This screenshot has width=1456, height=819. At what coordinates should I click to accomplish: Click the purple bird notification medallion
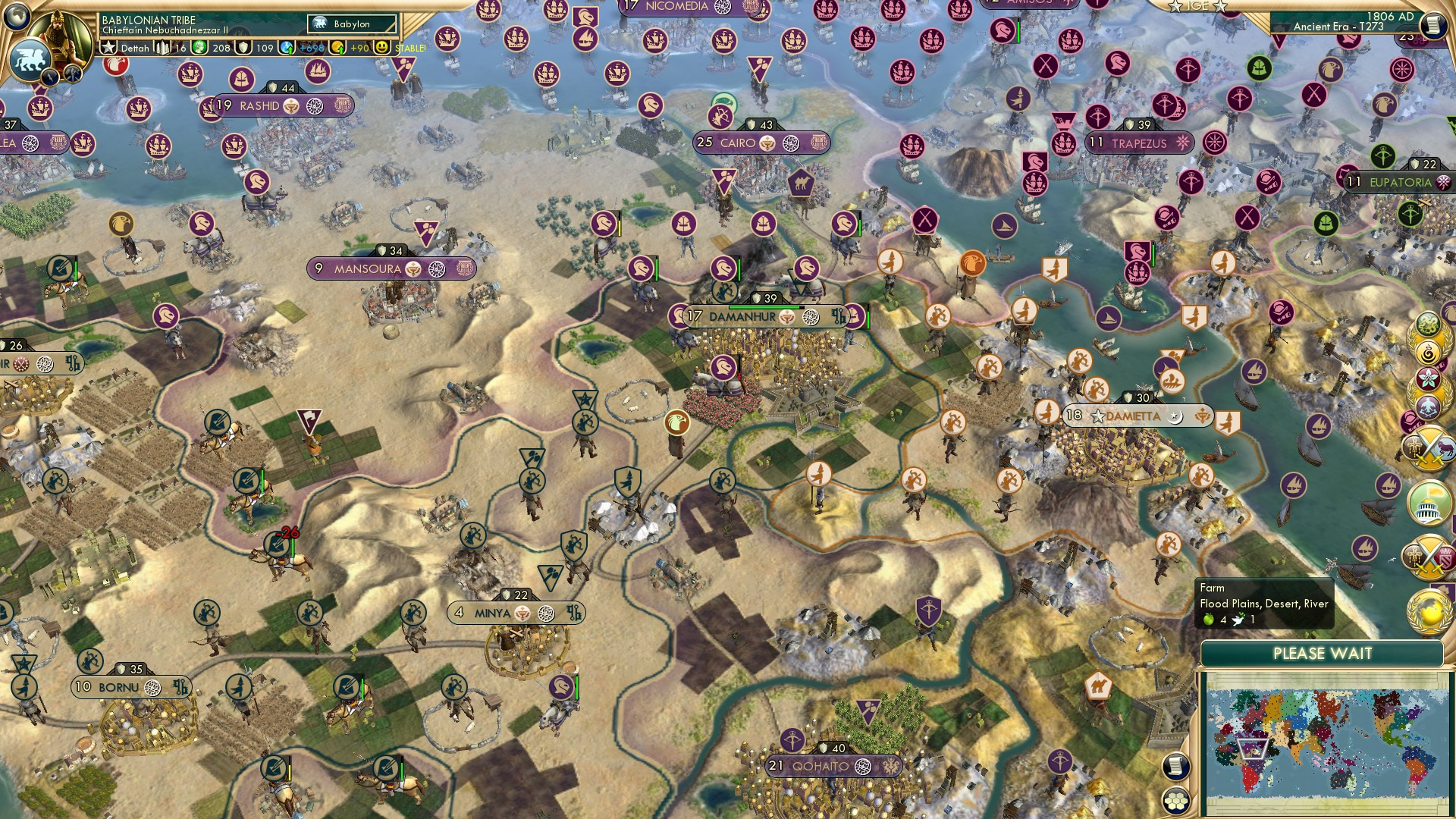click(x=1427, y=406)
